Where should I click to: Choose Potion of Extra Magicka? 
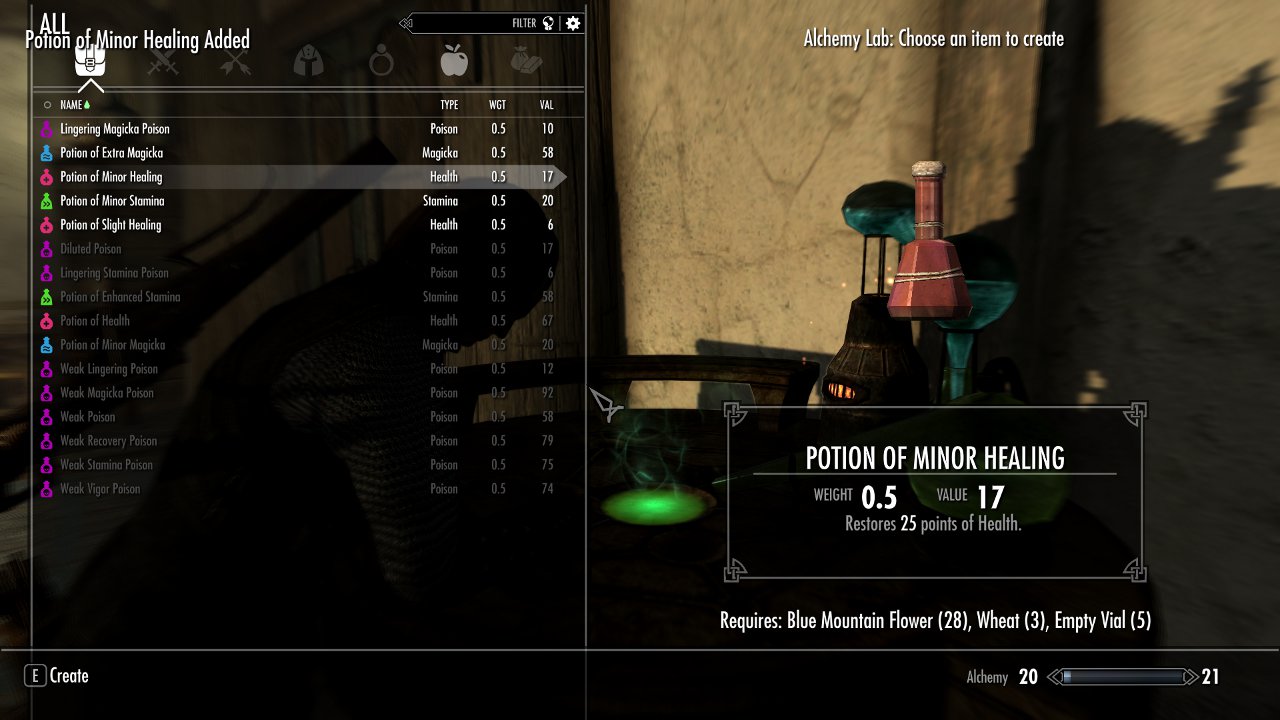pos(111,153)
